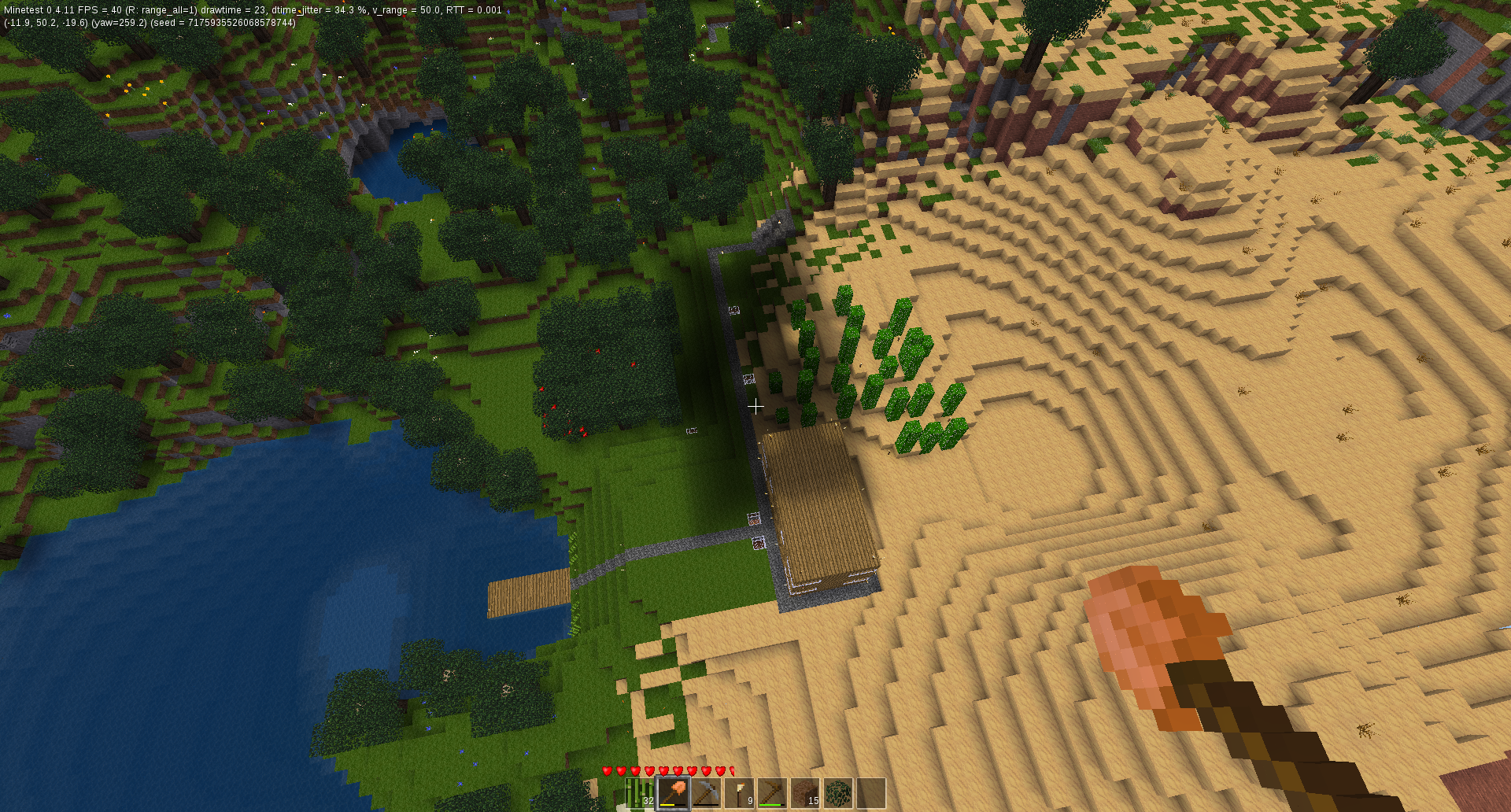Select the torch stack in the hotbar
The width and height of the screenshot is (1511, 812).
738,792
